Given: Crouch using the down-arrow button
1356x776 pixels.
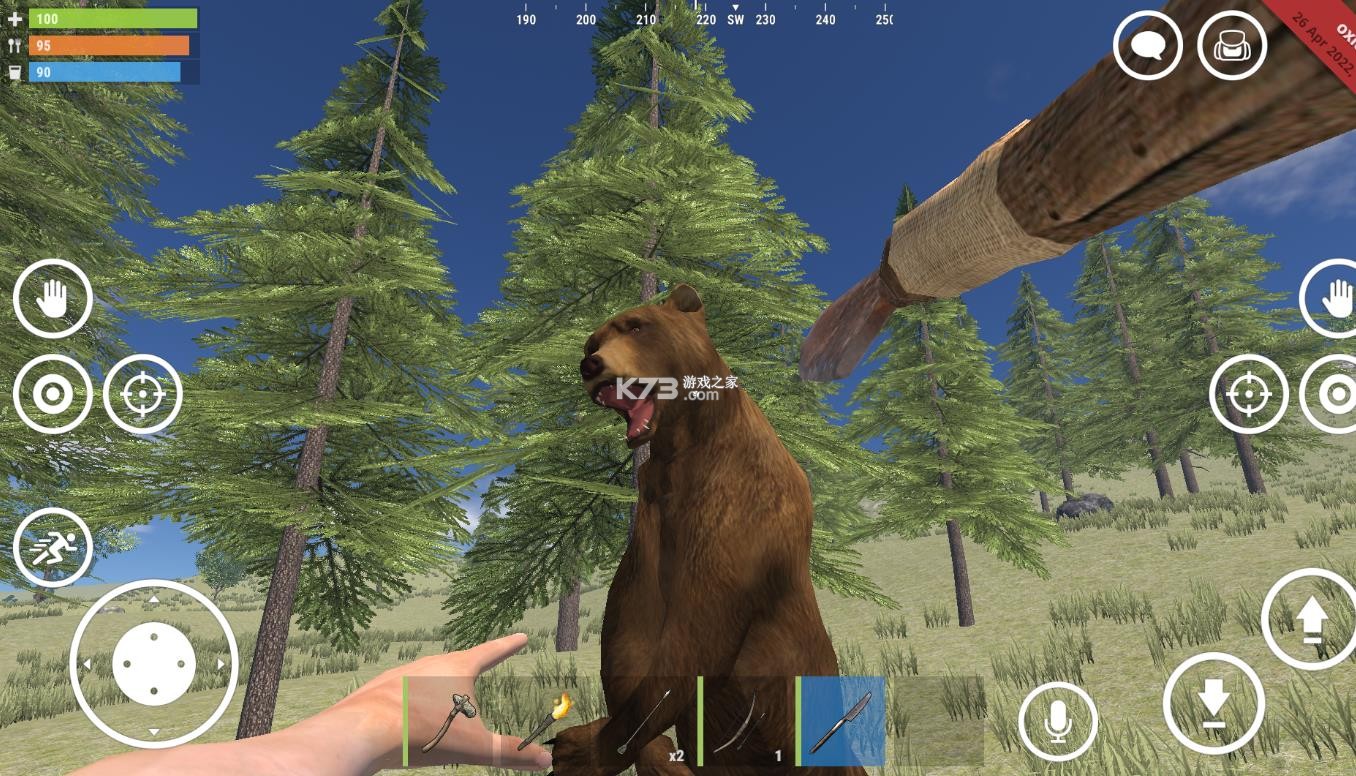Looking at the screenshot, I should click(x=1213, y=702).
